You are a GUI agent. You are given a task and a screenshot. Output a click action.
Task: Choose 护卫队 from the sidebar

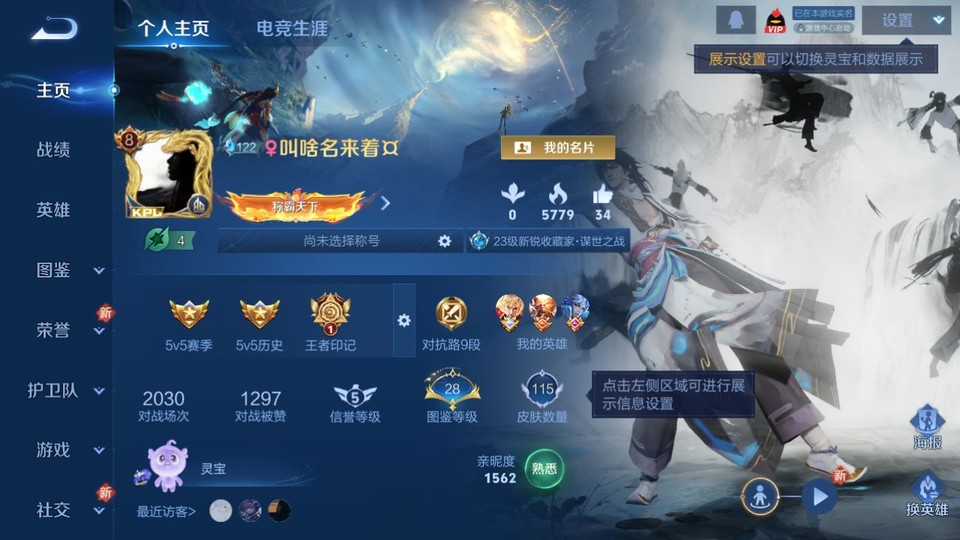pos(66,390)
